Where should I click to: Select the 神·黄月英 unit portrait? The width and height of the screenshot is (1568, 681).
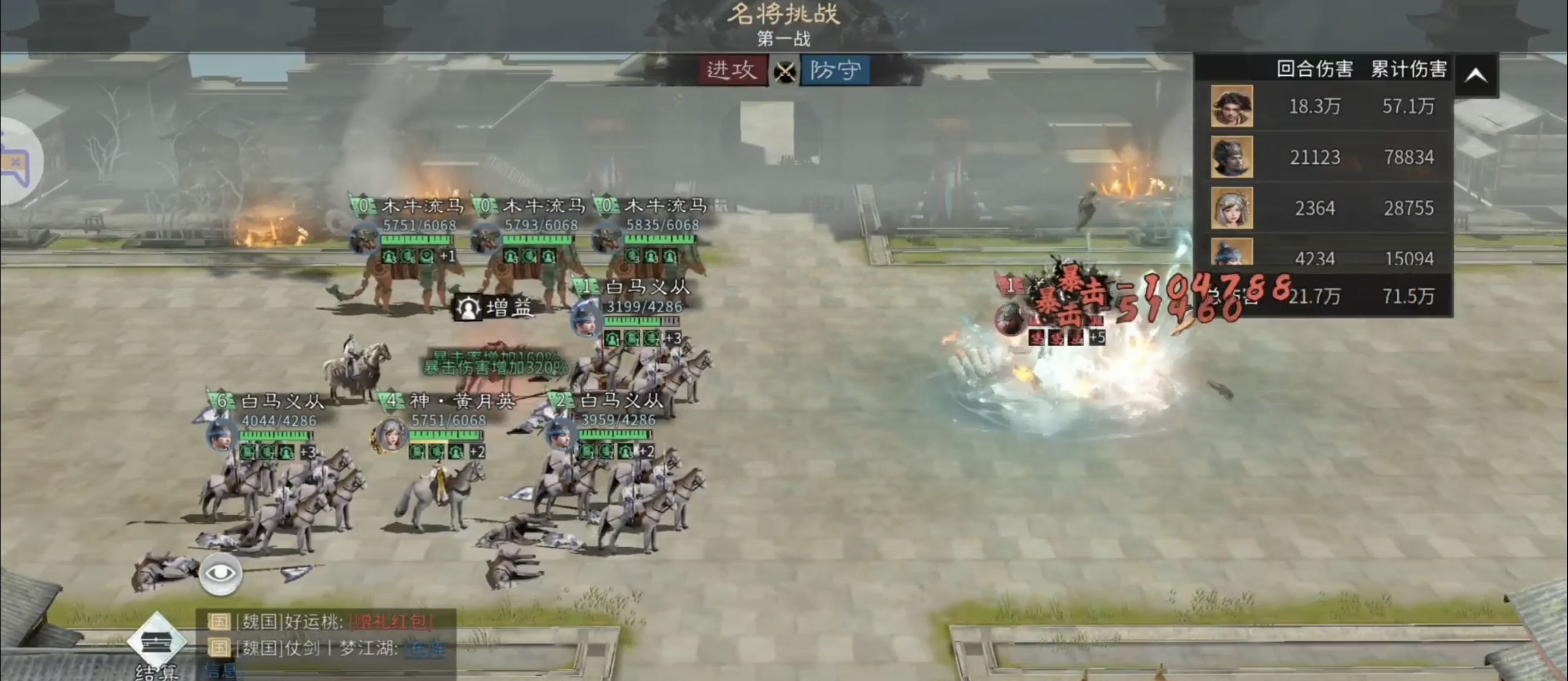pyautogui.click(x=390, y=435)
